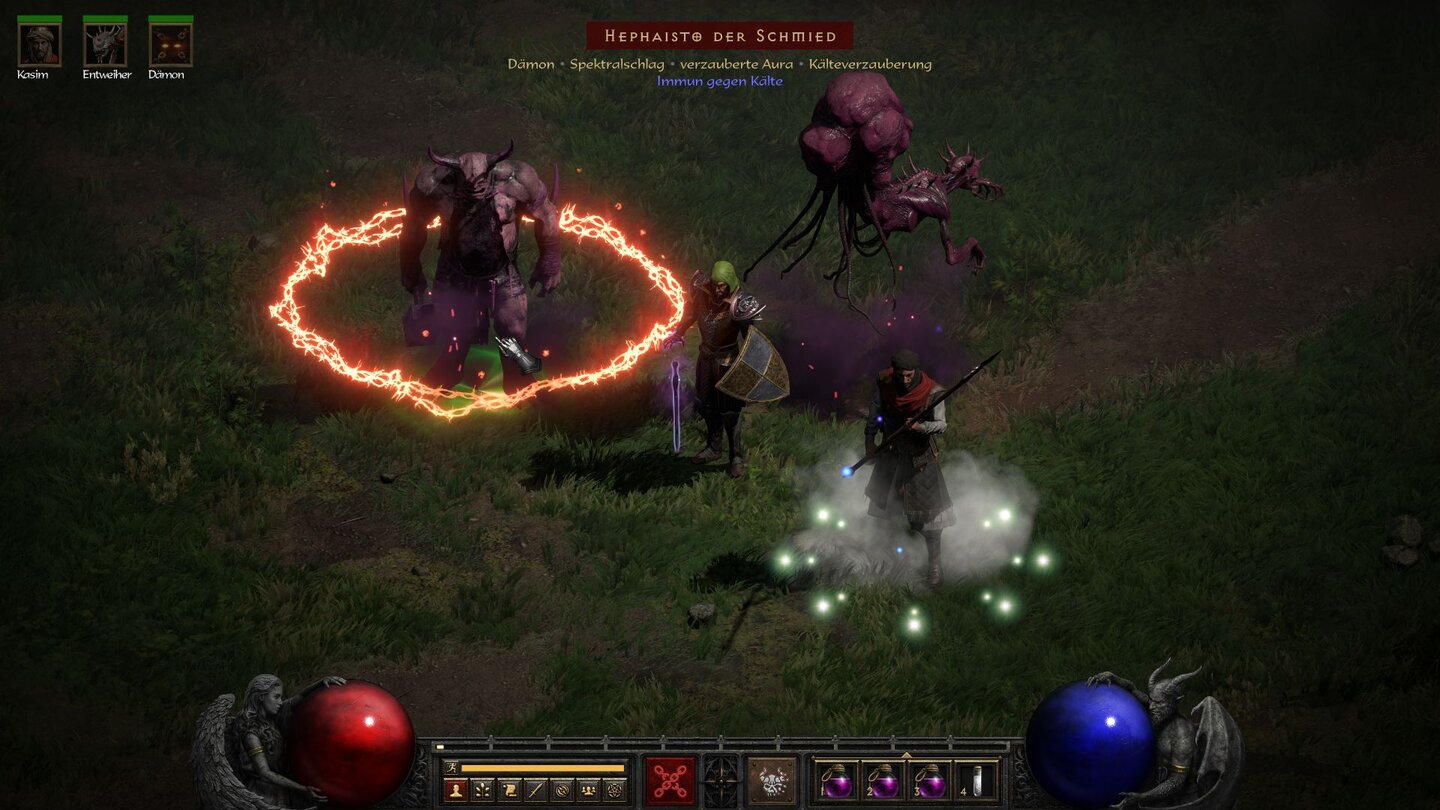This screenshot has height=810, width=1440.
Task: Drink the rejuvenation potion in belt slot 1
Action: [837, 780]
